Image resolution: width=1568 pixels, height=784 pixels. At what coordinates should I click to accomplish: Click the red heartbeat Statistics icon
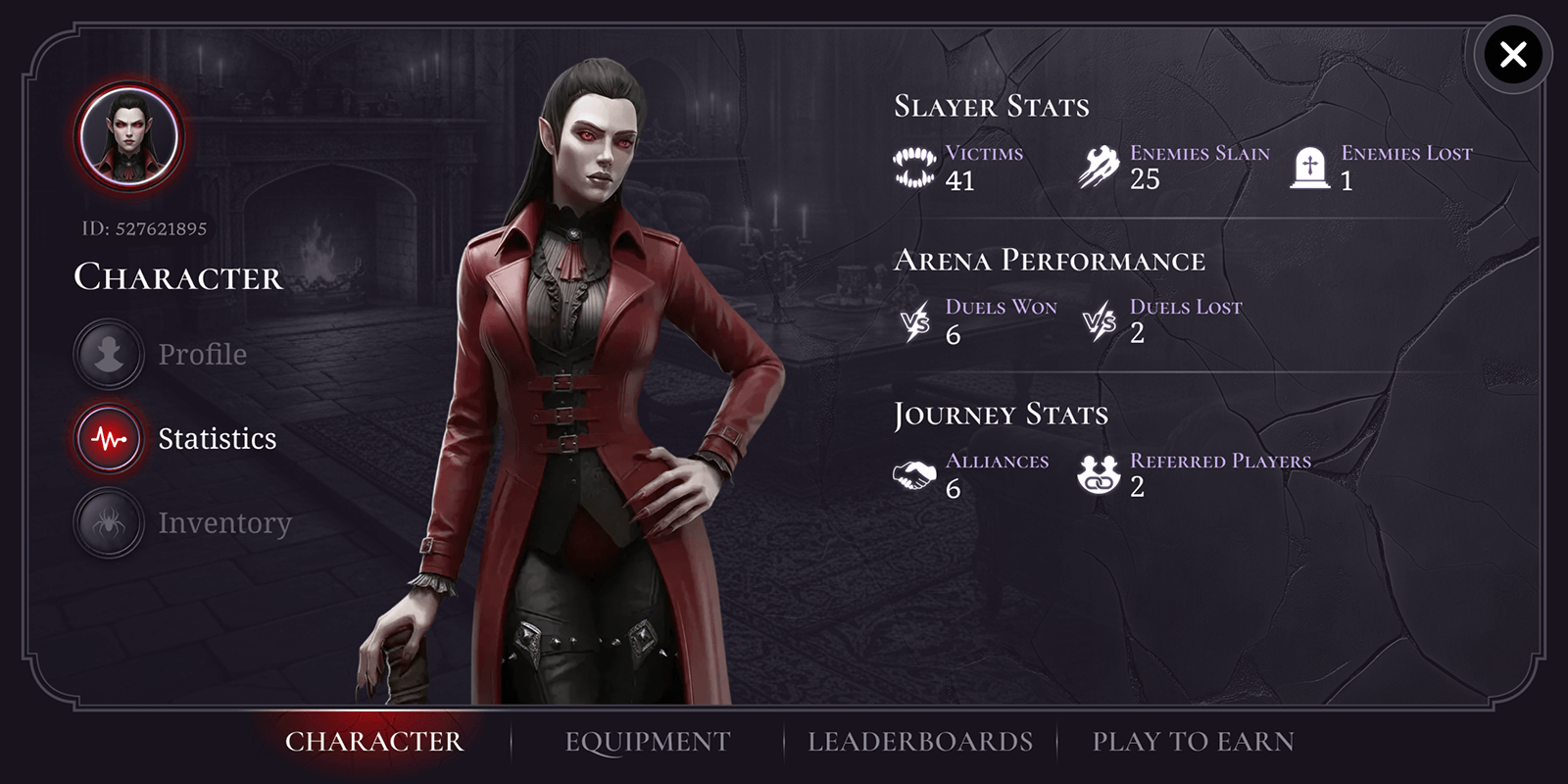[x=108, y=438]
